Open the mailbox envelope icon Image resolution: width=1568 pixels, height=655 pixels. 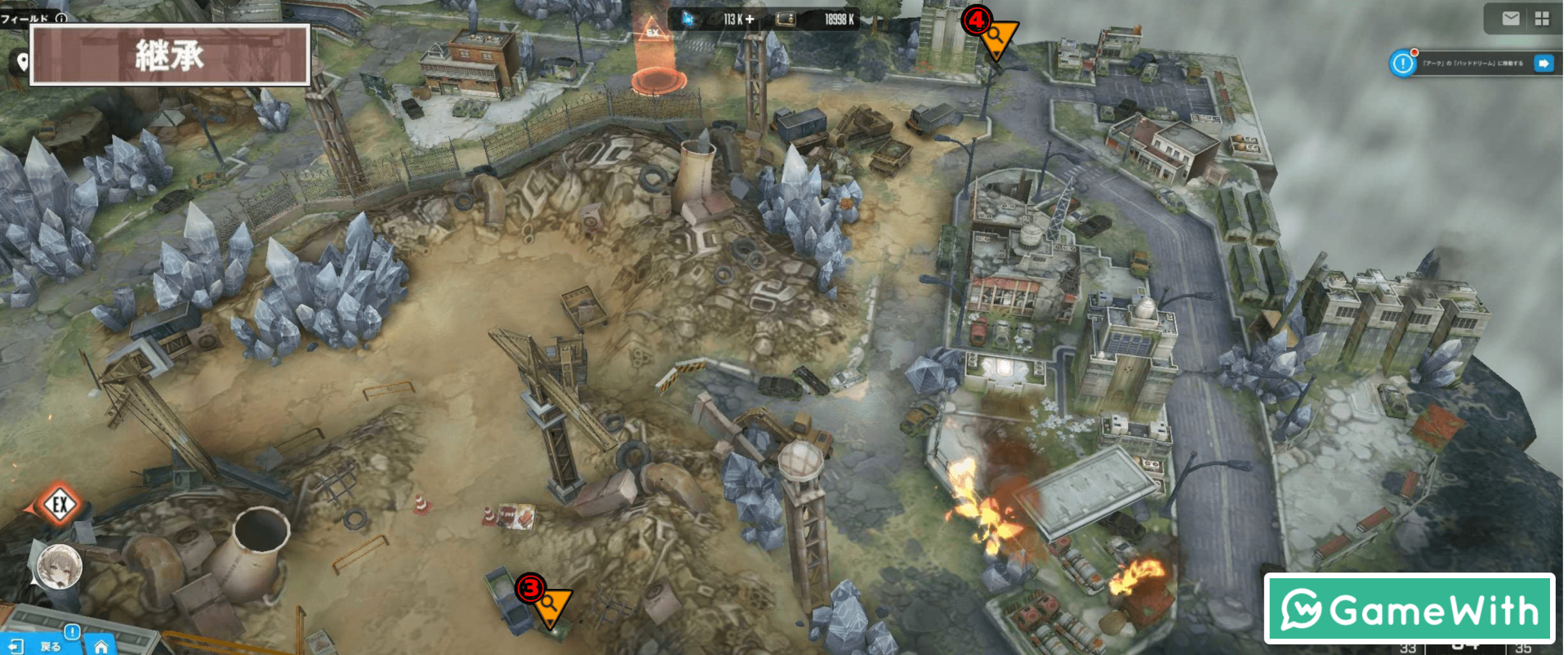coord(1511,19)
